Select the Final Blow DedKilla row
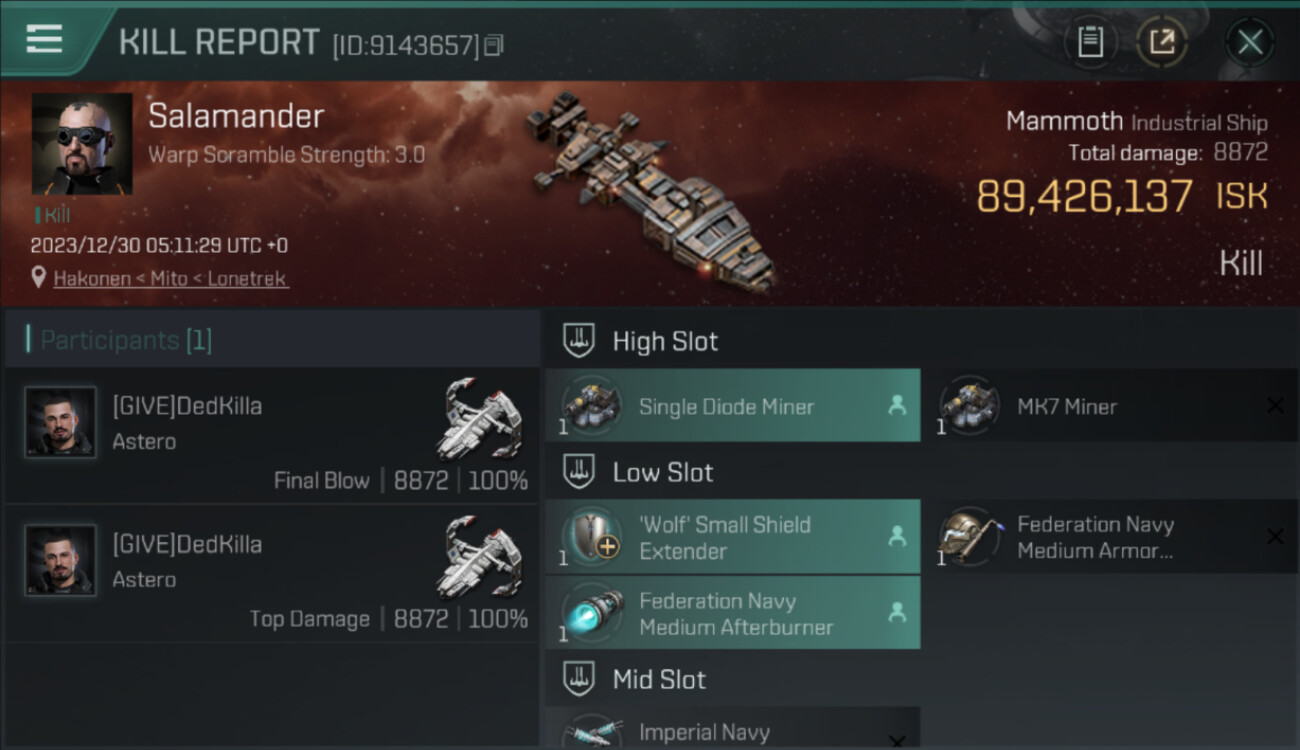1300x750 pixels. (x=272, y=436)
